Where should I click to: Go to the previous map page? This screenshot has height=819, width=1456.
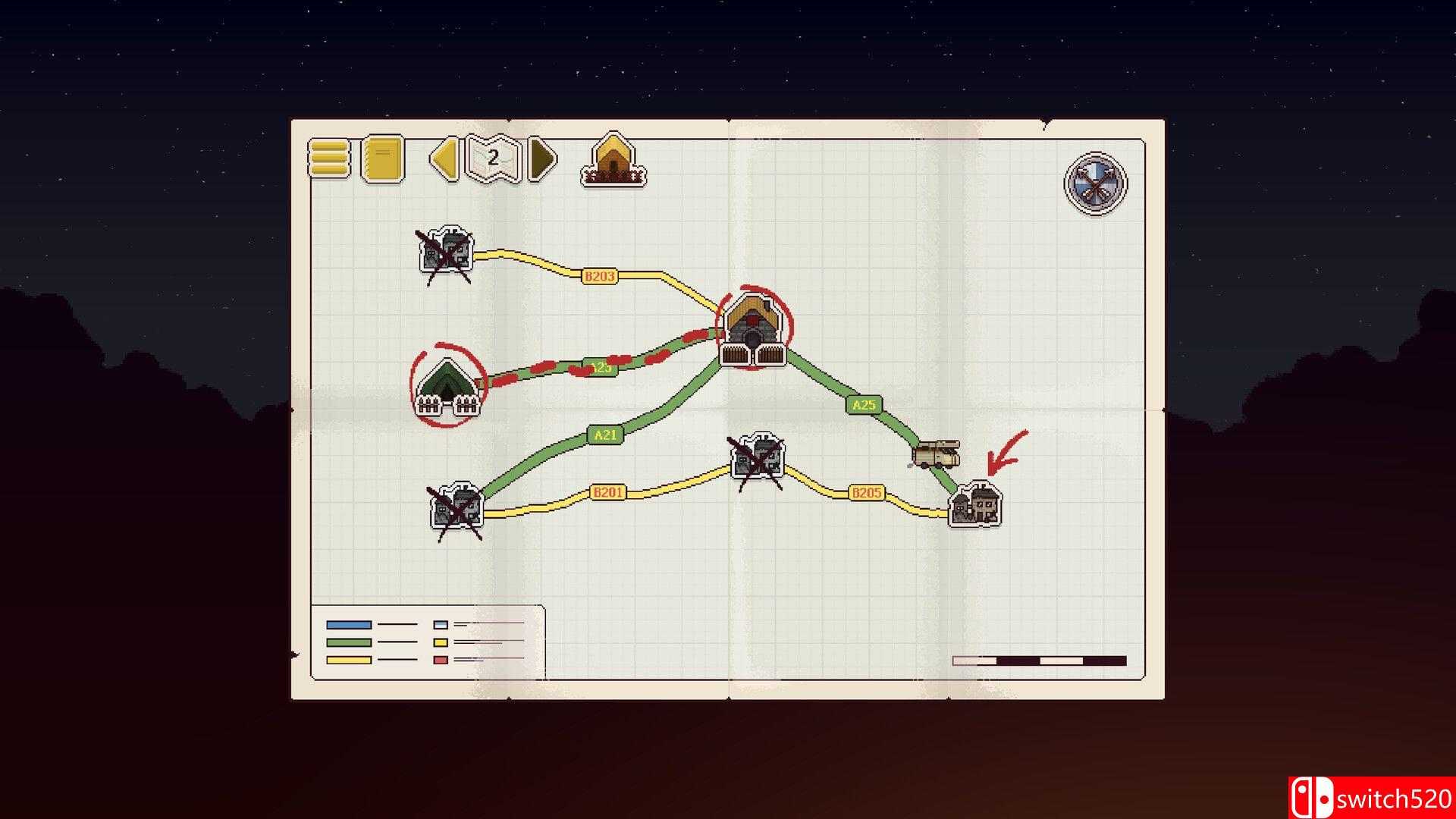444,159
